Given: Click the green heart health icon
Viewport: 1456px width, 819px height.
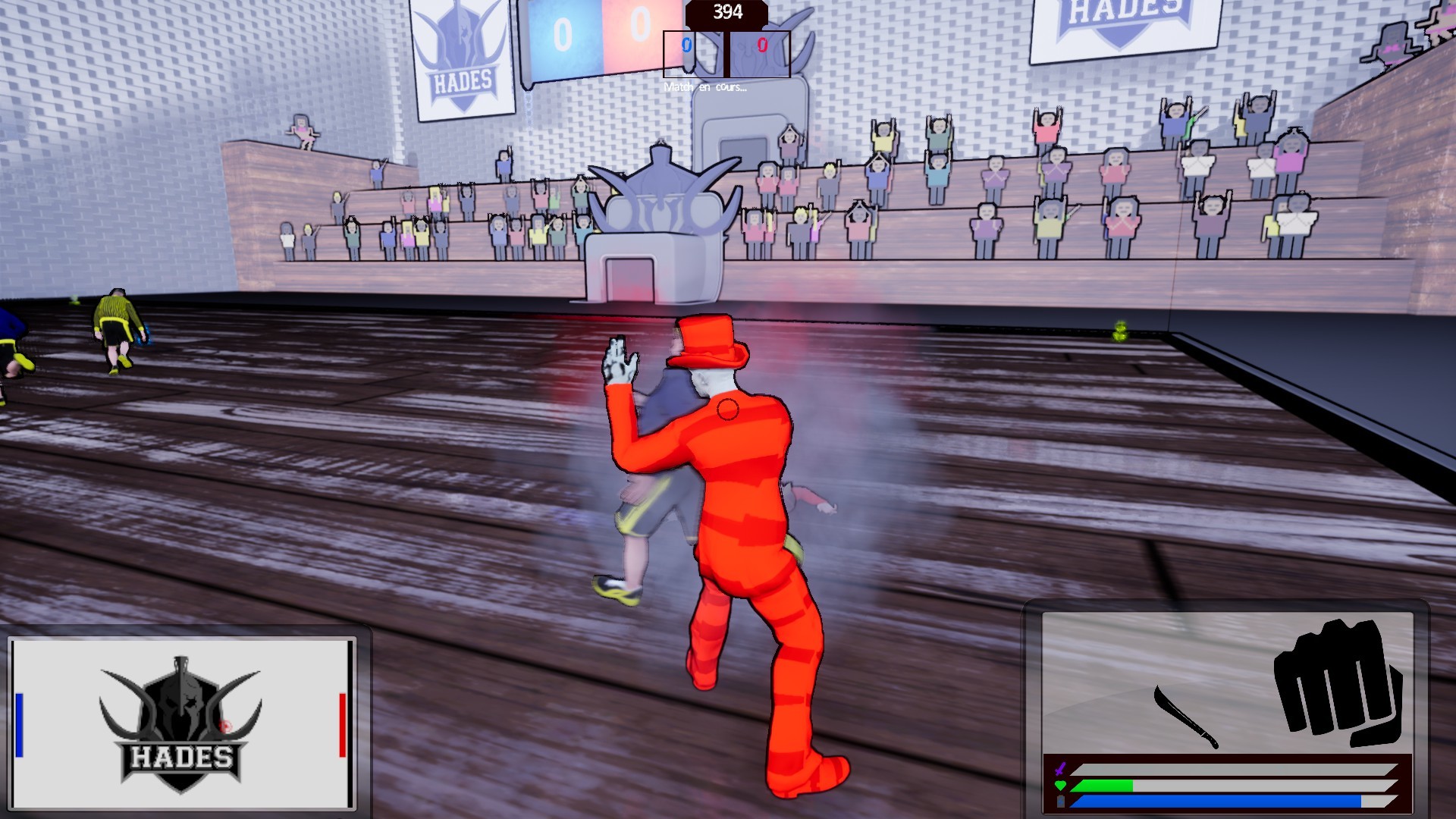Looking at the screenshot, I should coord(1060,785).
